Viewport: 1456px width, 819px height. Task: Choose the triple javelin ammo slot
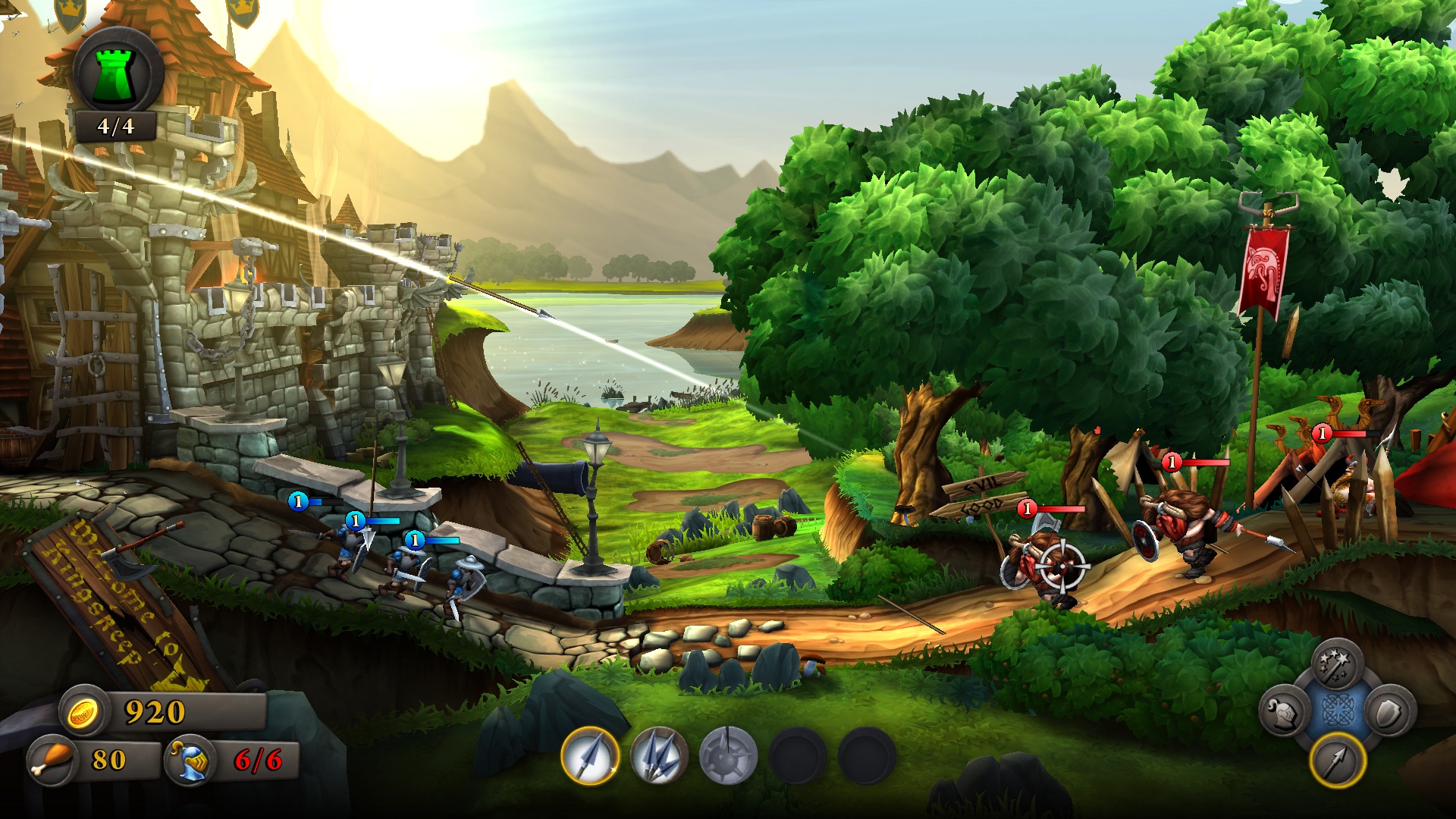(x=659, y=755)
